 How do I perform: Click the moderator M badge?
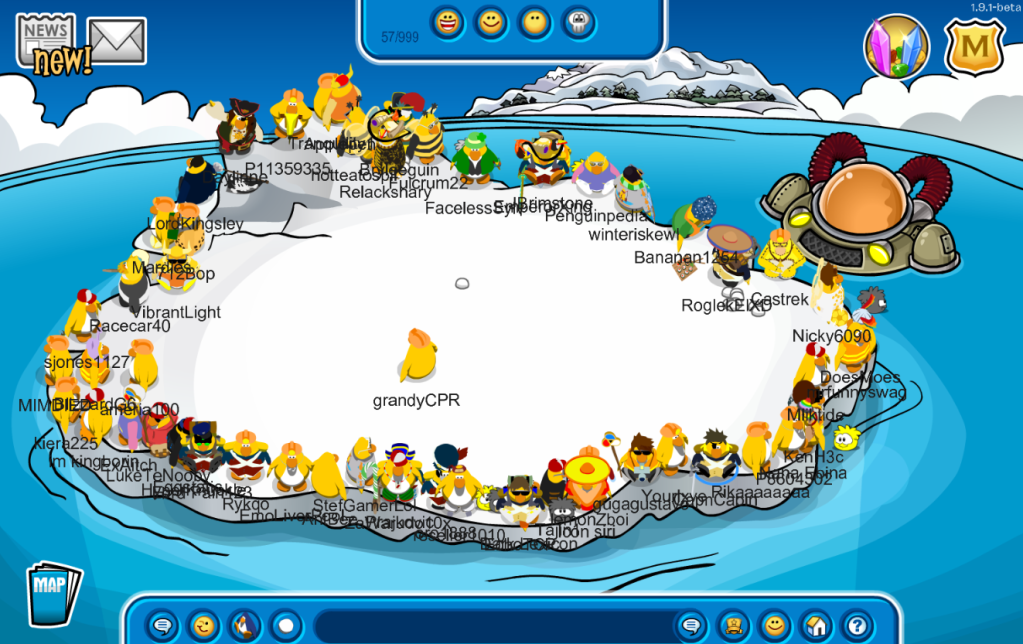(974, 44)
